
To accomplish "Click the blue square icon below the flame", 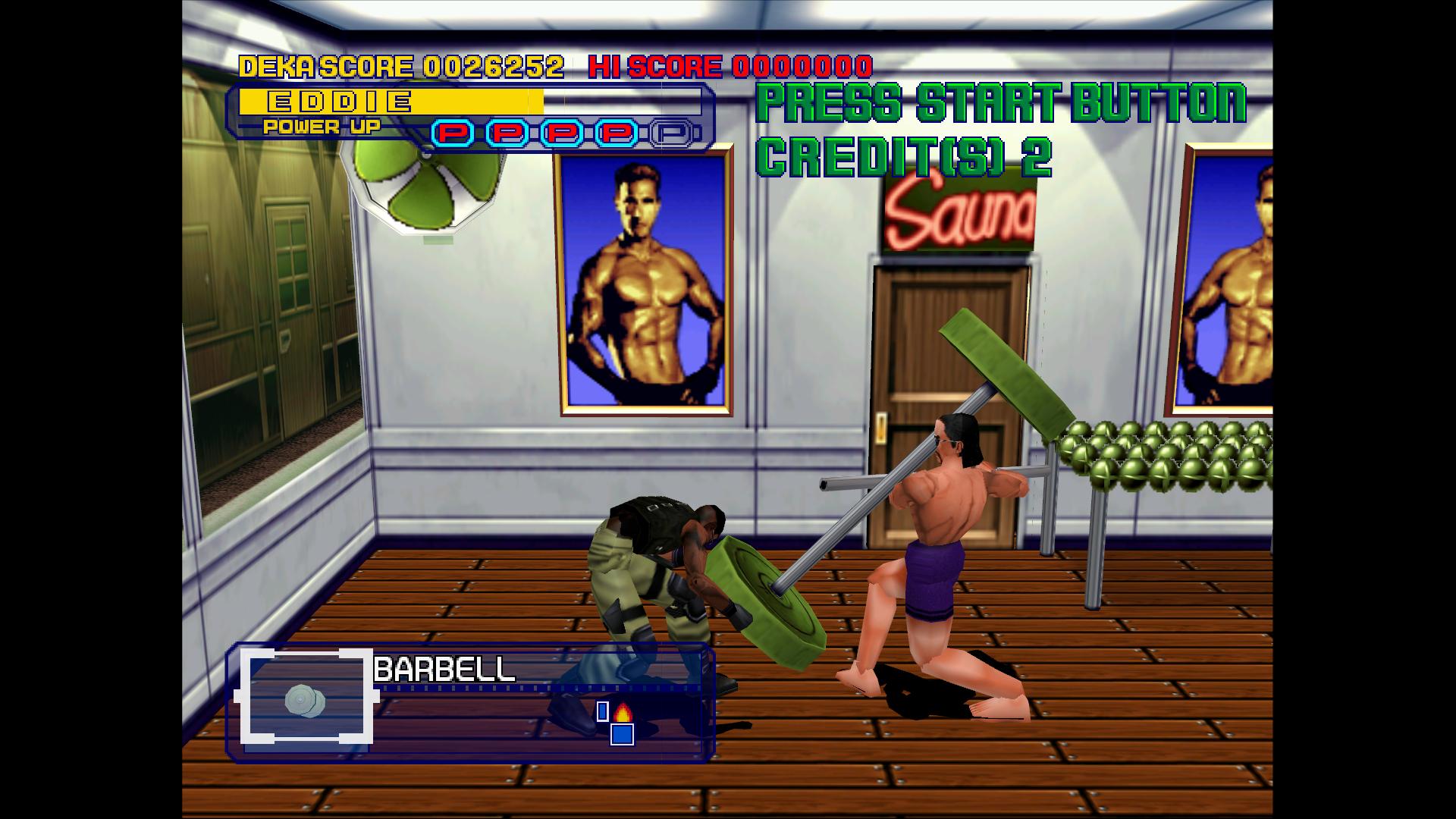I will click(622, 734).
